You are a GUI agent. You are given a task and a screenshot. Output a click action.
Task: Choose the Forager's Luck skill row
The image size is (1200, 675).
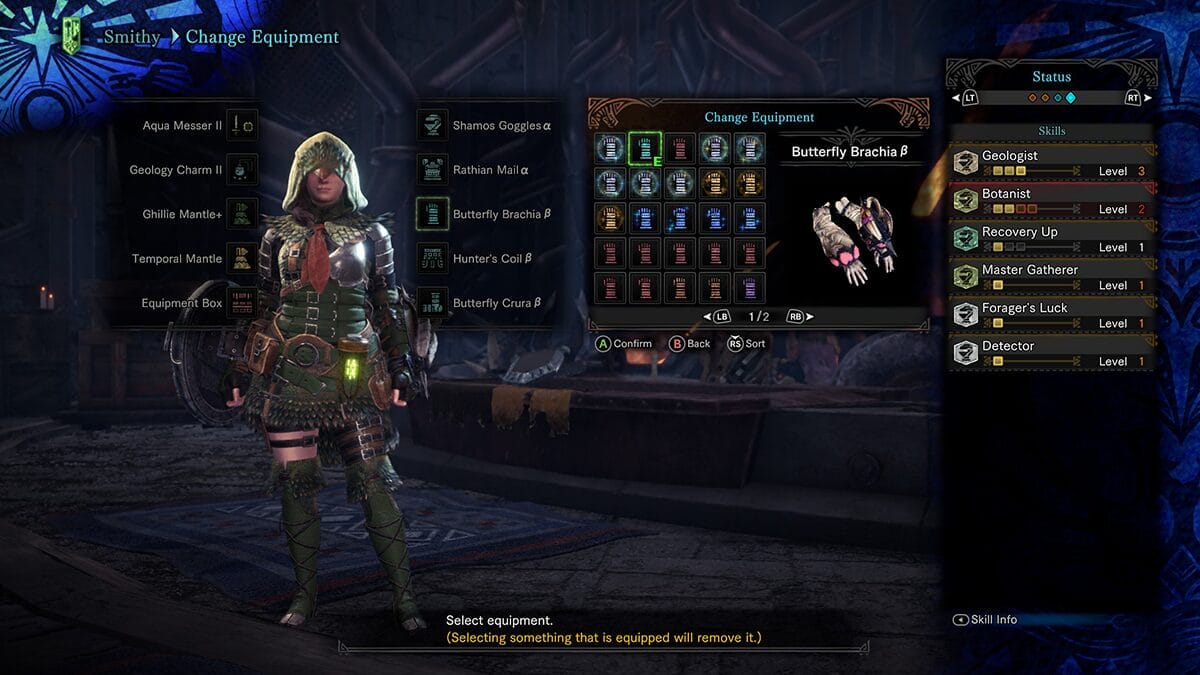click(1051, 315)
